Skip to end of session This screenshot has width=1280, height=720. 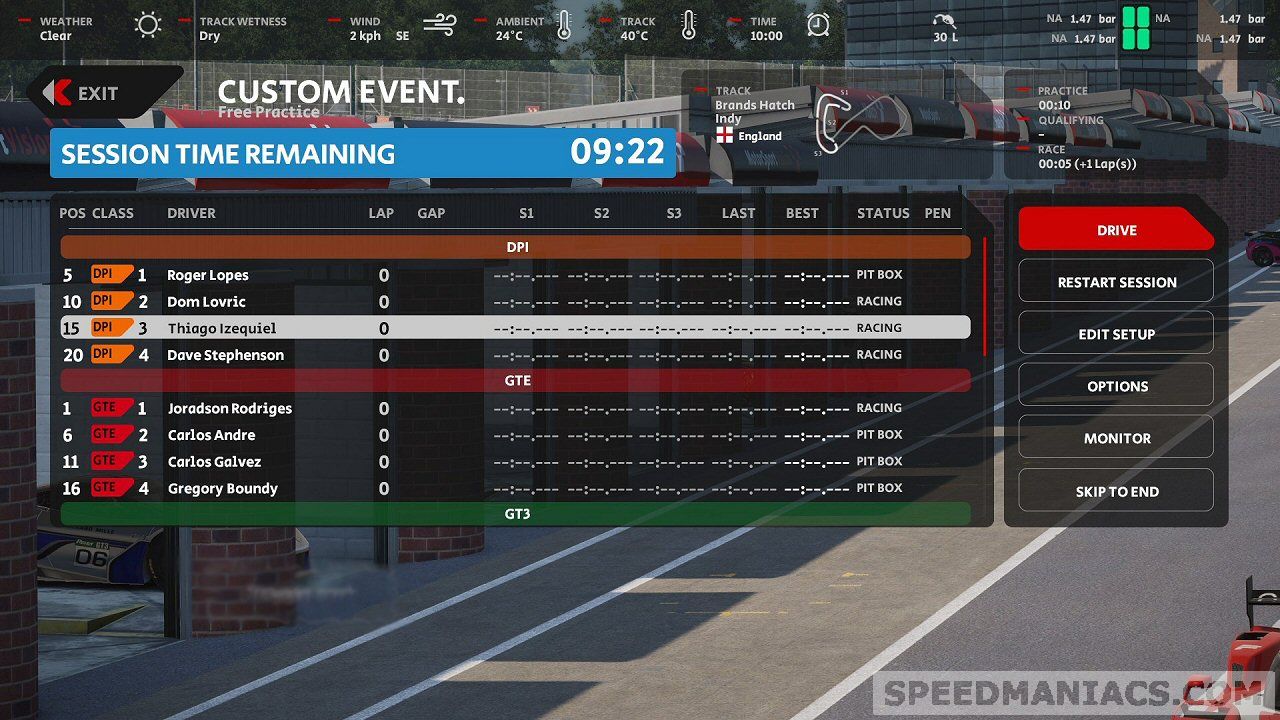click(1116, 491)
